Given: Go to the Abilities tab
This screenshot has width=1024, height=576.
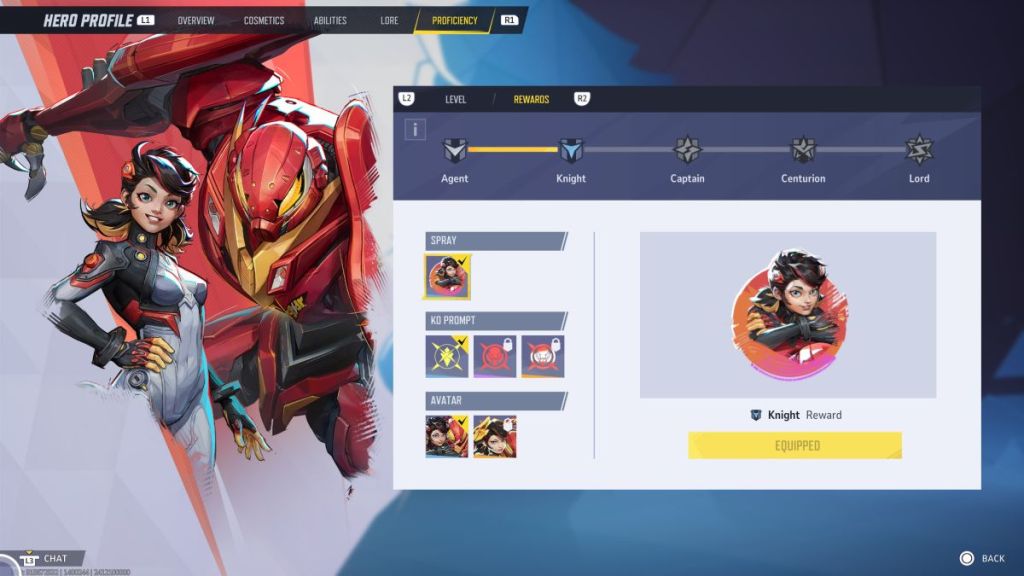Looking at the screenshot, I should click(x=332, y=20).
